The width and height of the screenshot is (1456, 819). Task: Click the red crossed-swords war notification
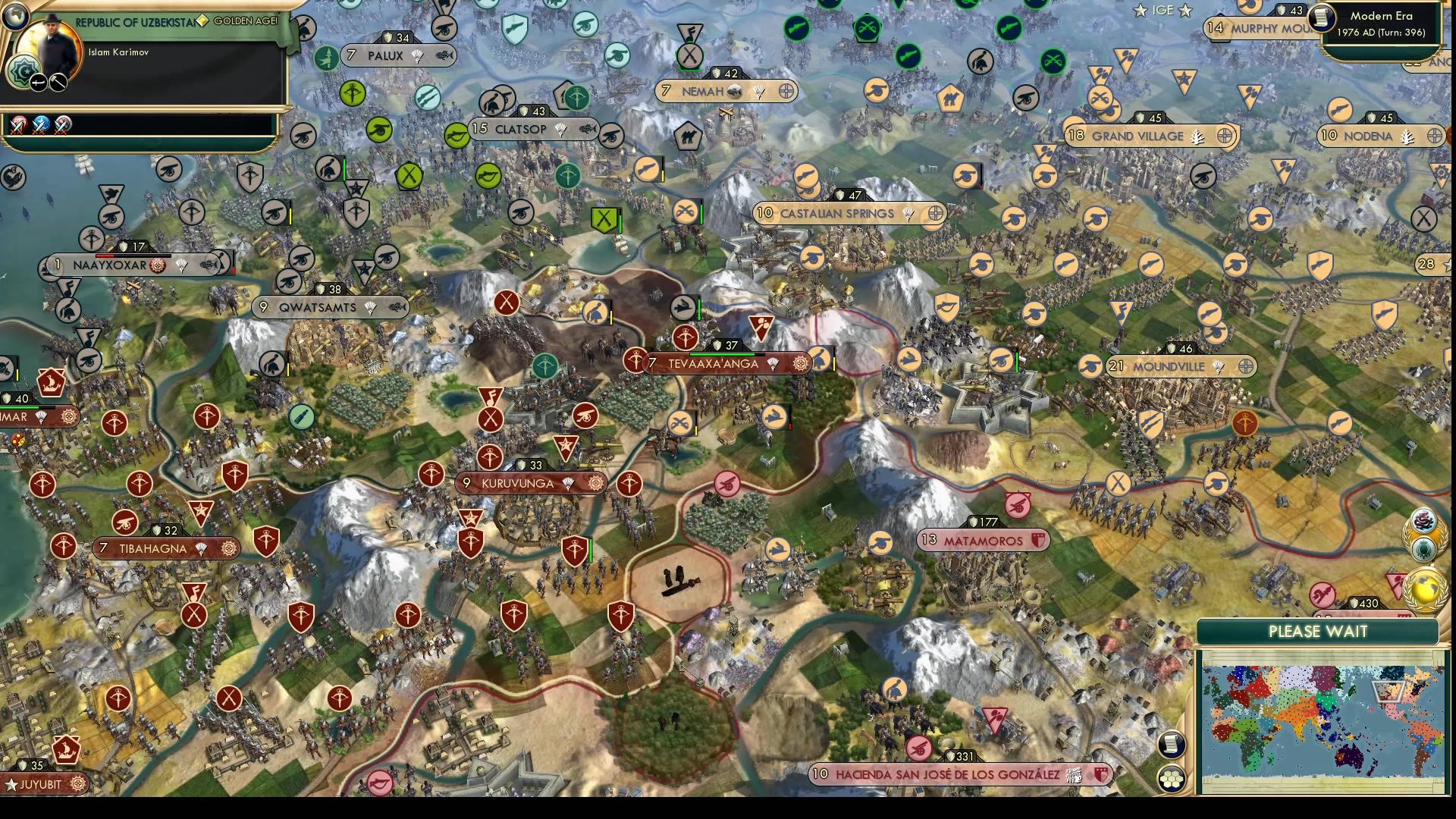pos(19,127)
